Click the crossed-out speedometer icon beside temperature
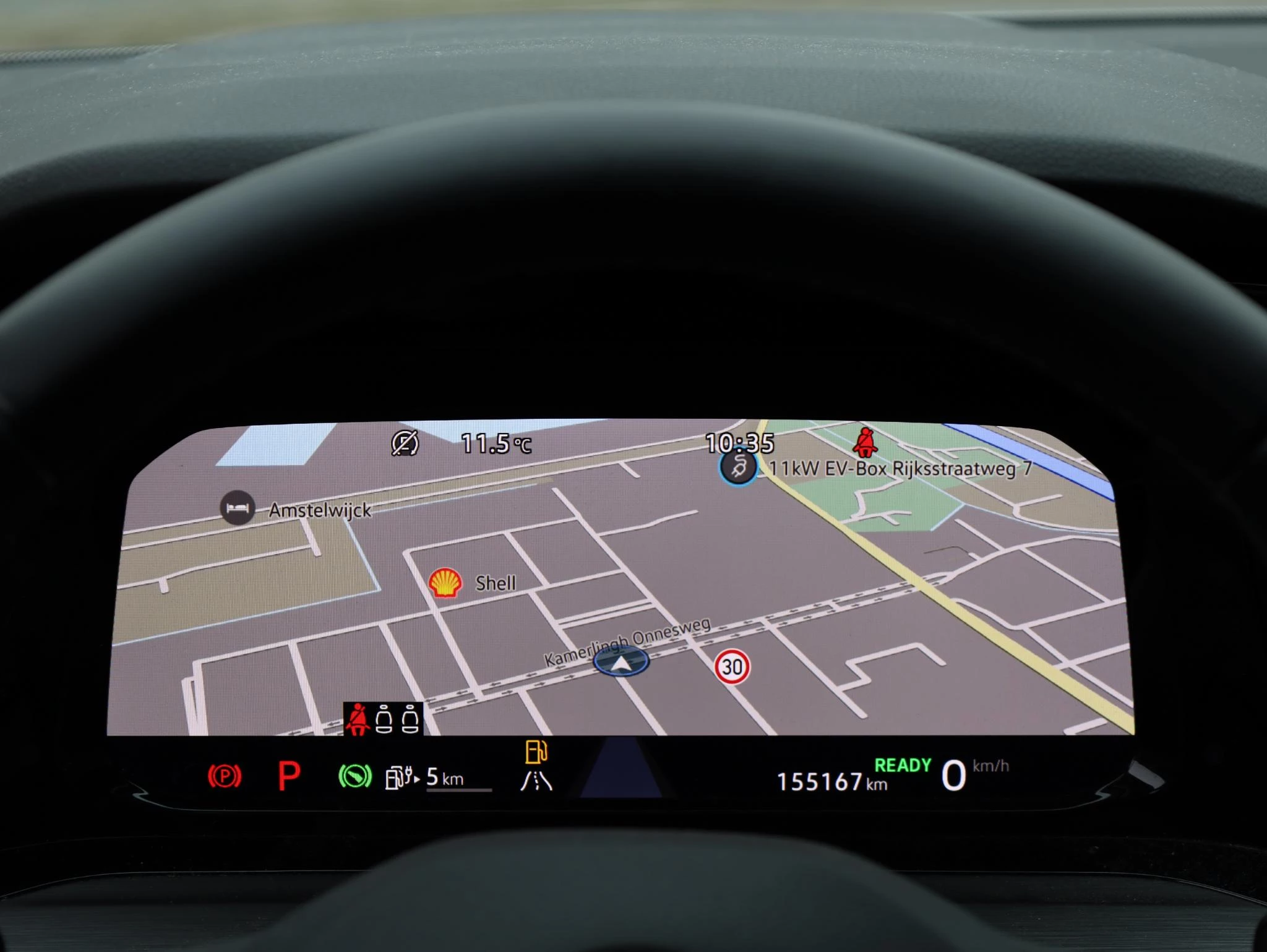1267x952 pixels. 405,443
